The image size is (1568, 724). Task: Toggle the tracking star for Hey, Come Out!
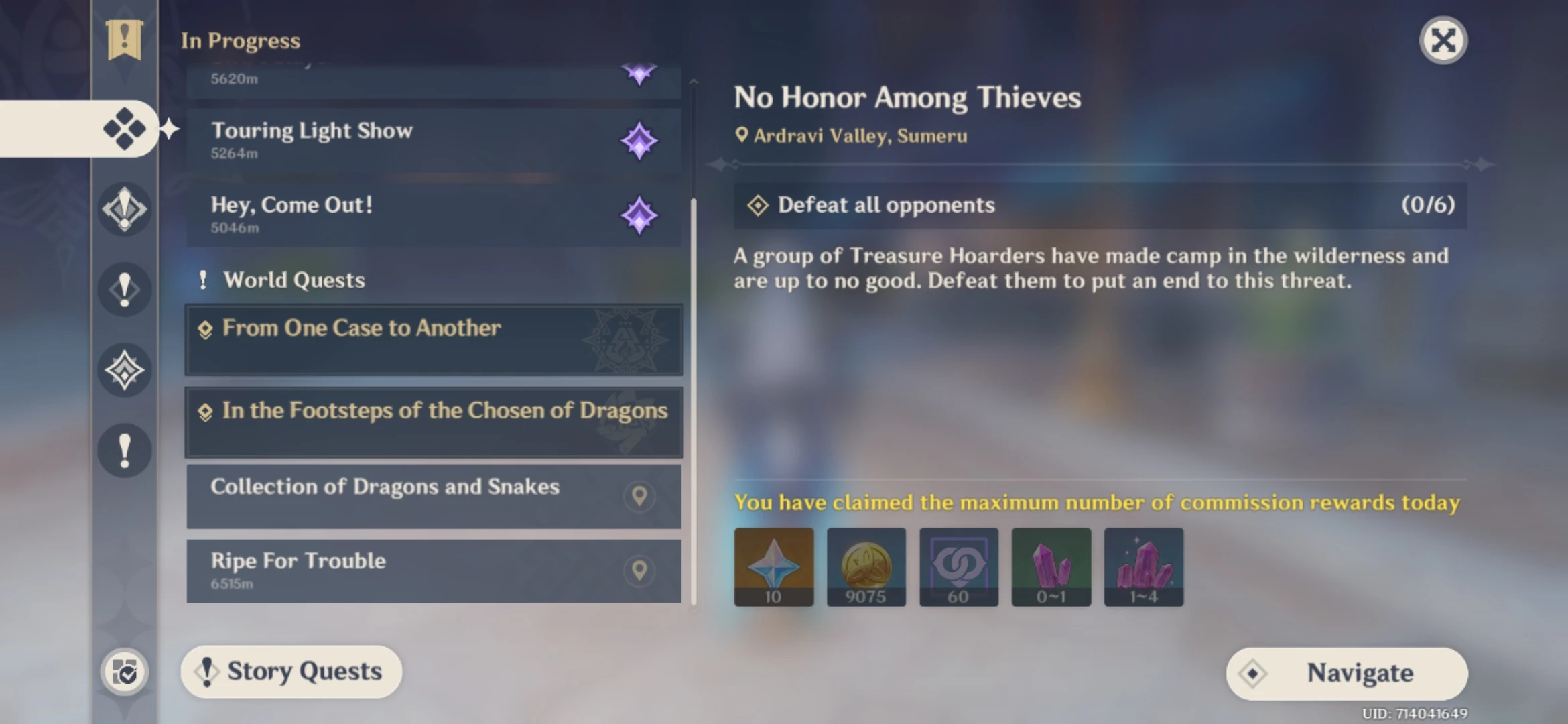[639, 214]
